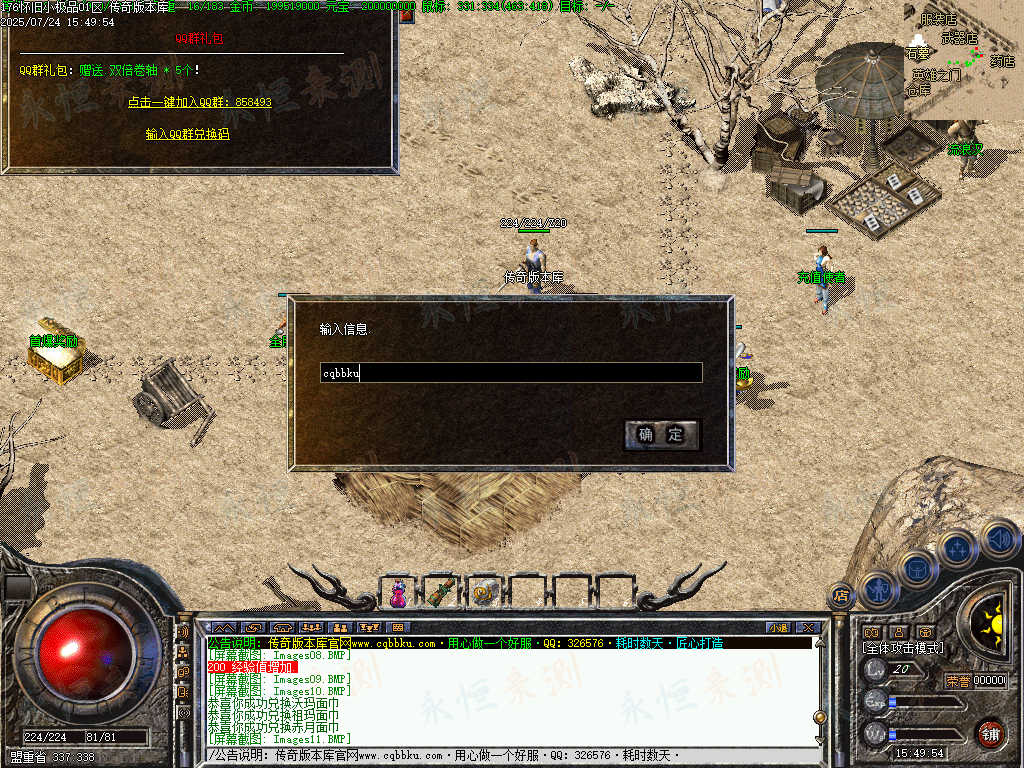
Task: Focus the 输入信息 text field
Action: pos(510,373)
